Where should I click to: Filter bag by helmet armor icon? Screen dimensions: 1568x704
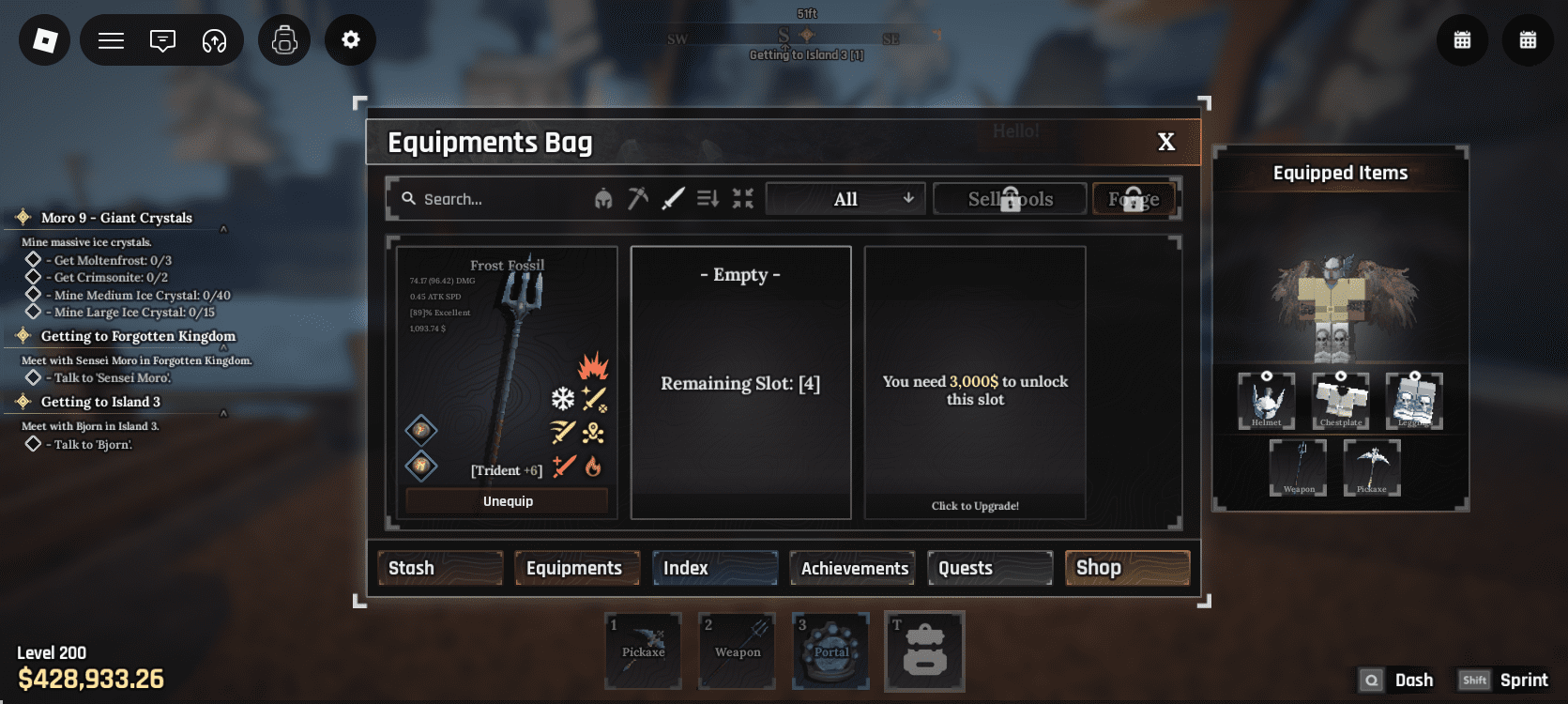click(x=603, y=199)
